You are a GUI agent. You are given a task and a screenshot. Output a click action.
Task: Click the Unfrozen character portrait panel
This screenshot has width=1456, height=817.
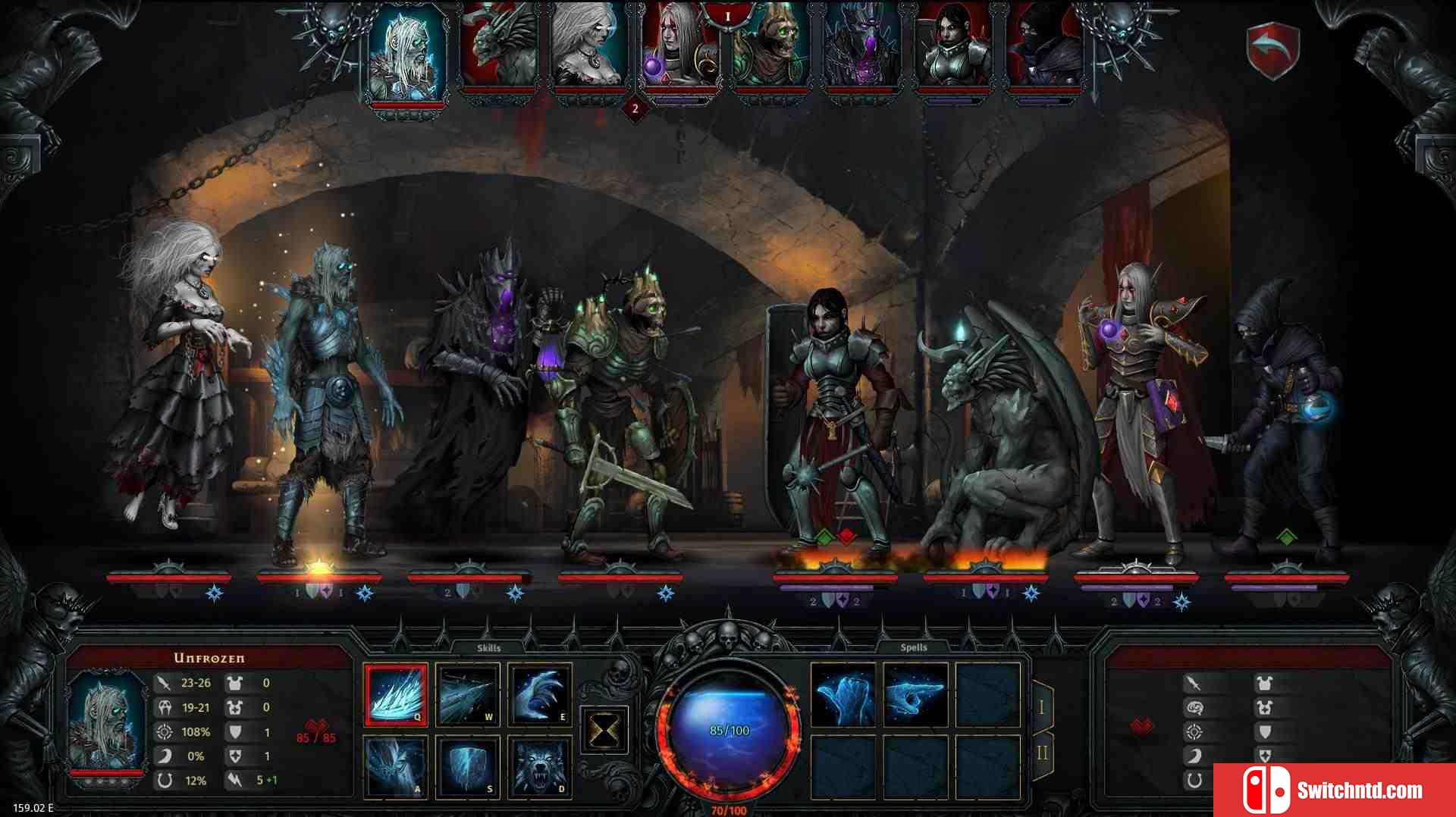coord(107,725)
